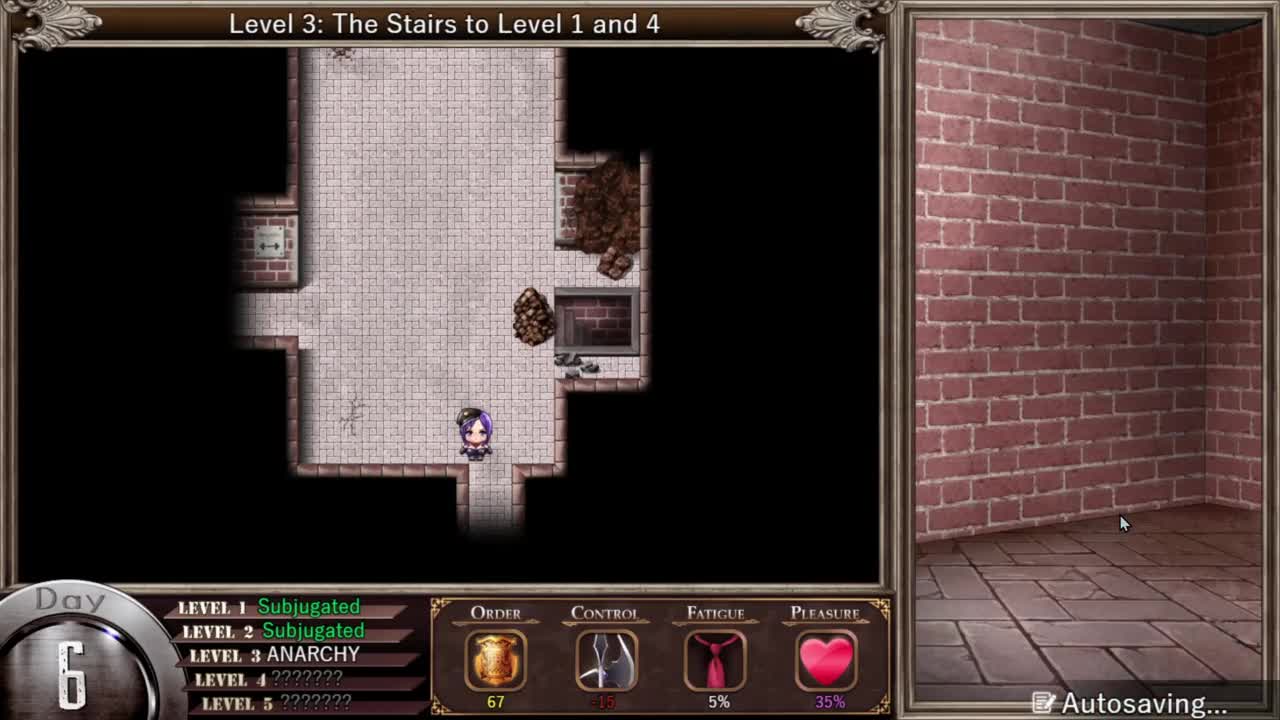Choose the Level 2 Subjugated row
This screenshot has height=720, width=1280.
(272, 631)
